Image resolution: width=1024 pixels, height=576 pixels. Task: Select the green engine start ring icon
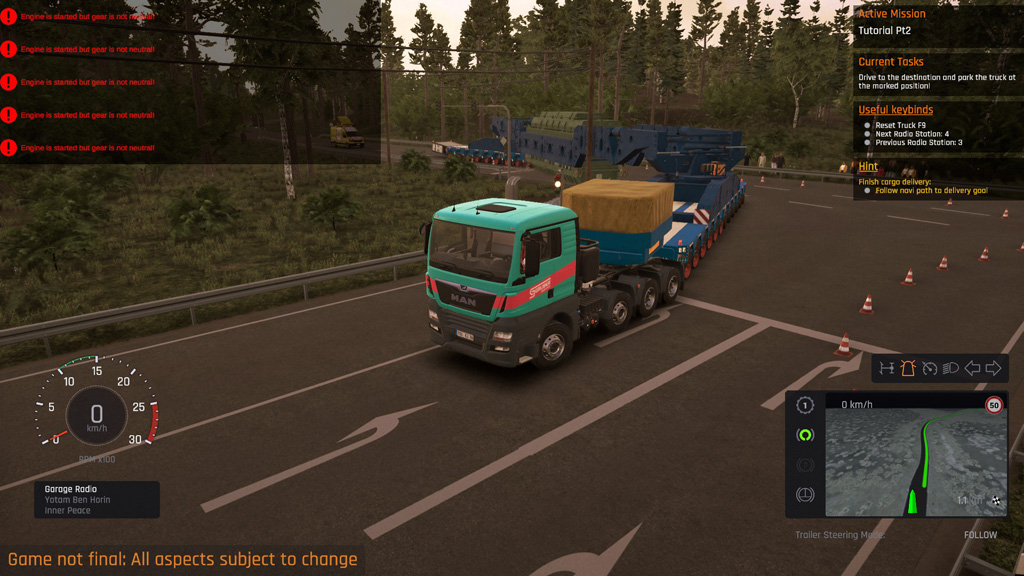(805, 435)
